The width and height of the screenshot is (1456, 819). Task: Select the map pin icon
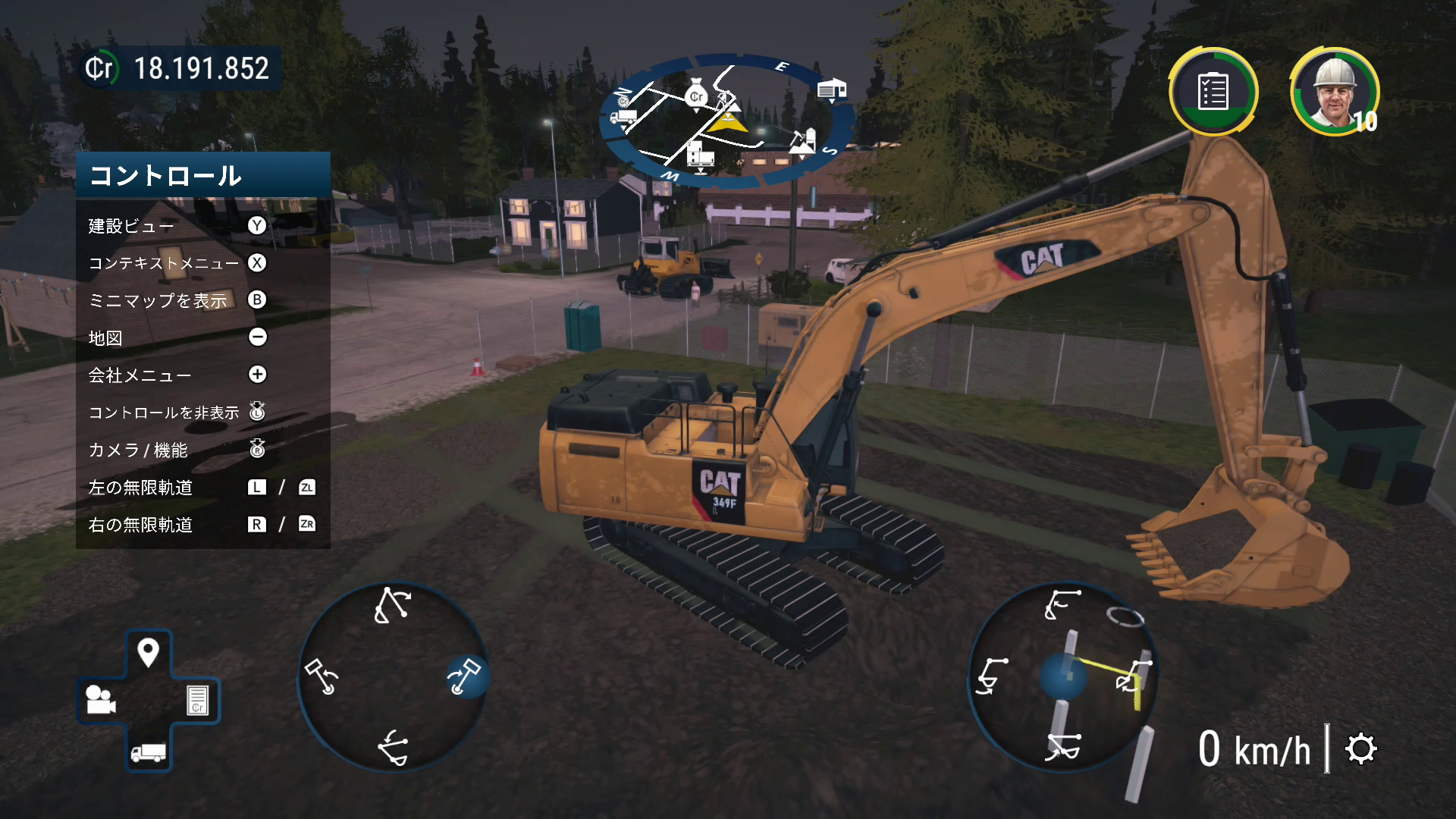pyautogui.click(x=148, y=652)
